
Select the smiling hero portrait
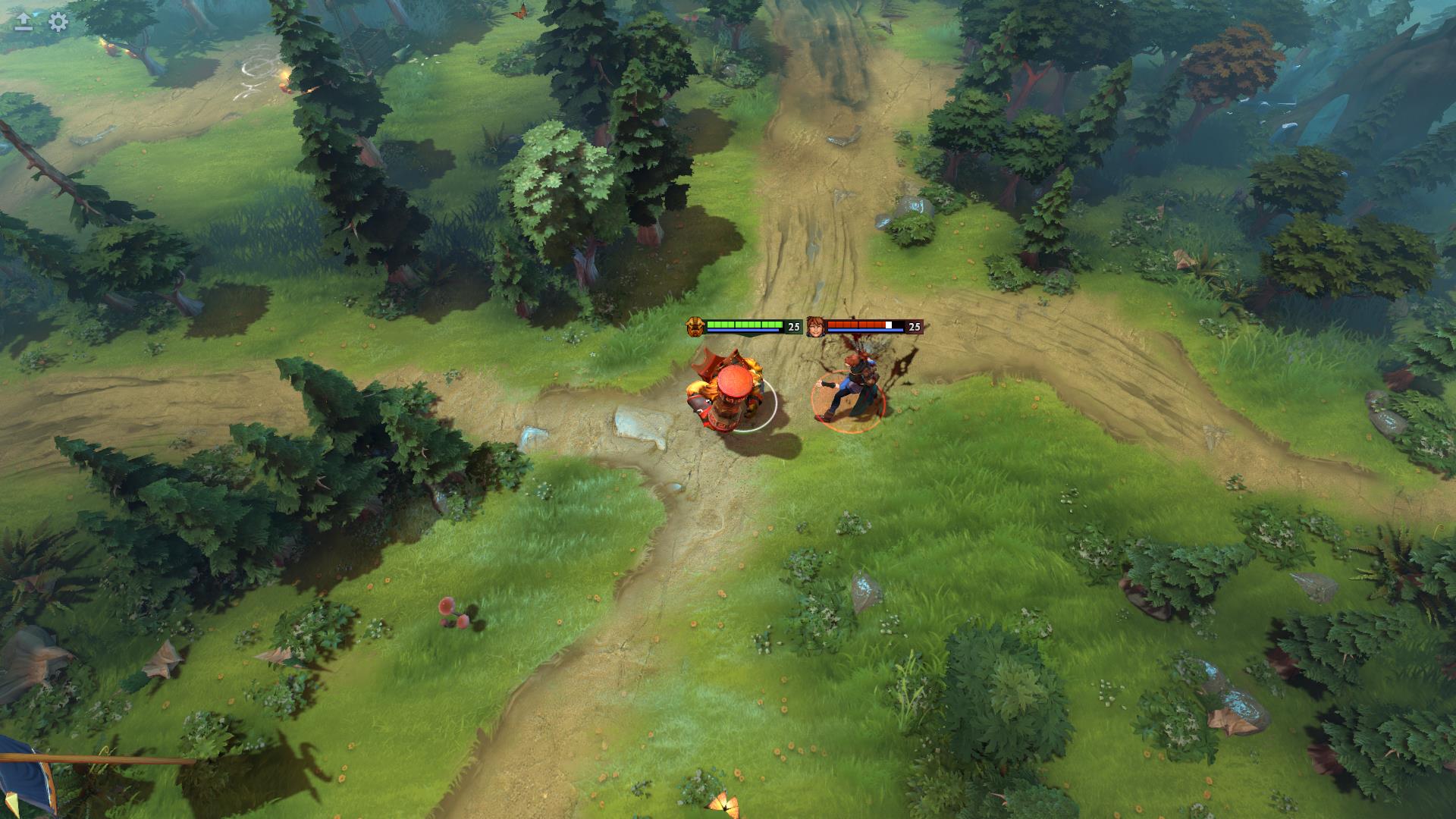pyautogui.click(x=814, y=325)
